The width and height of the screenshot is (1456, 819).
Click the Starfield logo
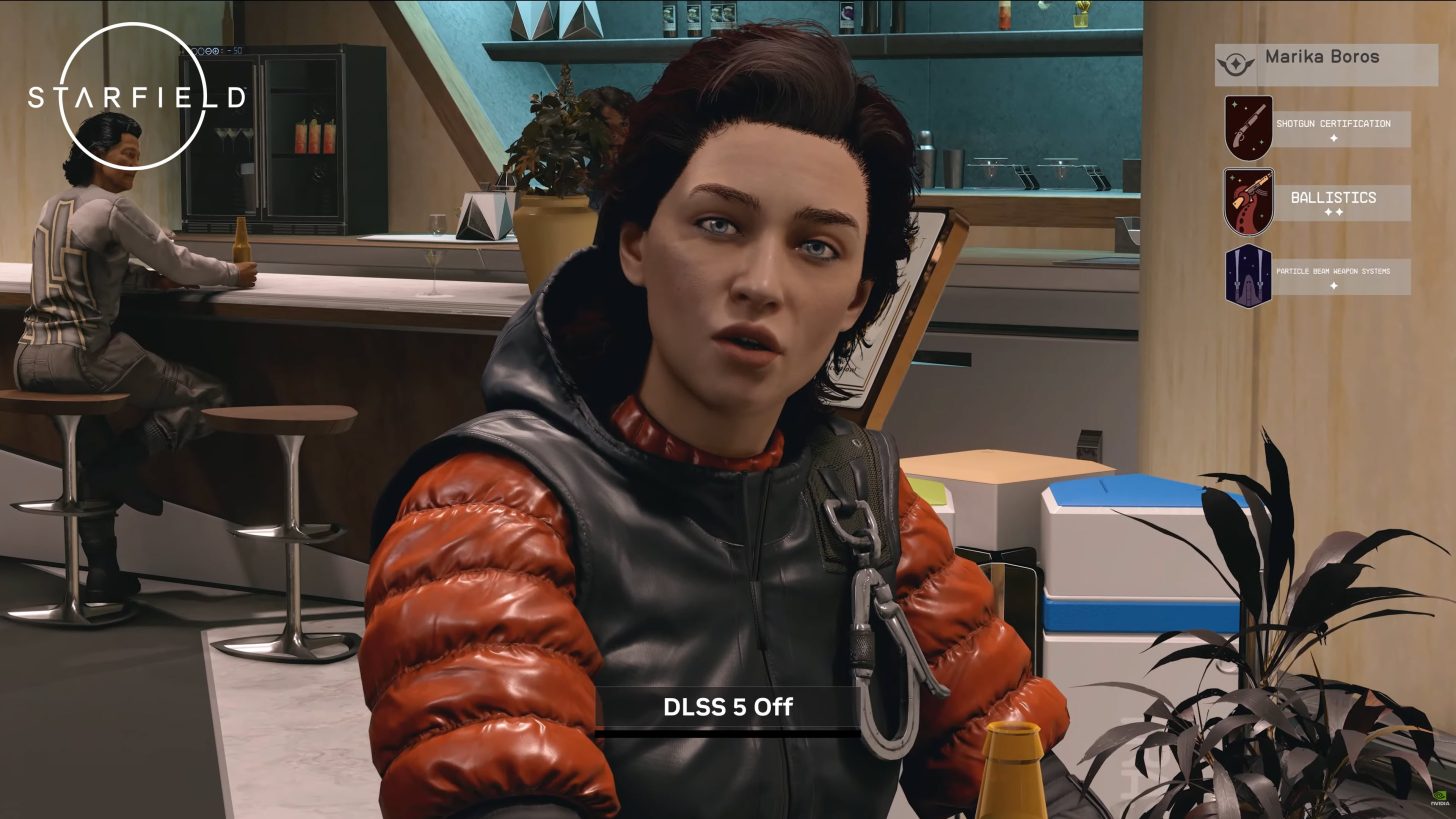136,97
